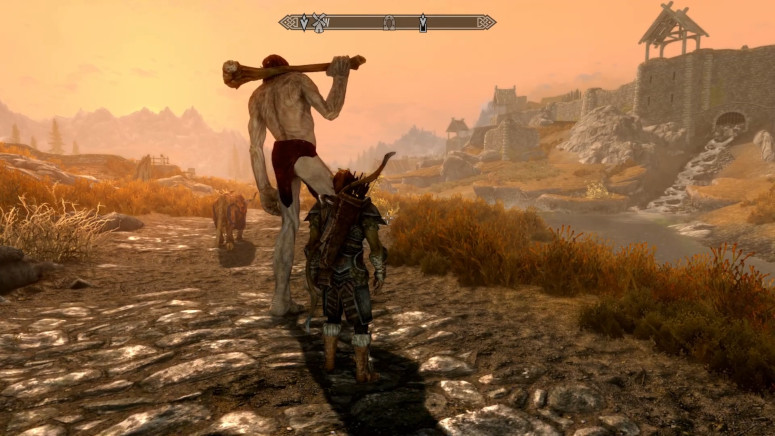Select the white arrow marker at the compass's left end
Screen dimensions: 775x436
304,22
